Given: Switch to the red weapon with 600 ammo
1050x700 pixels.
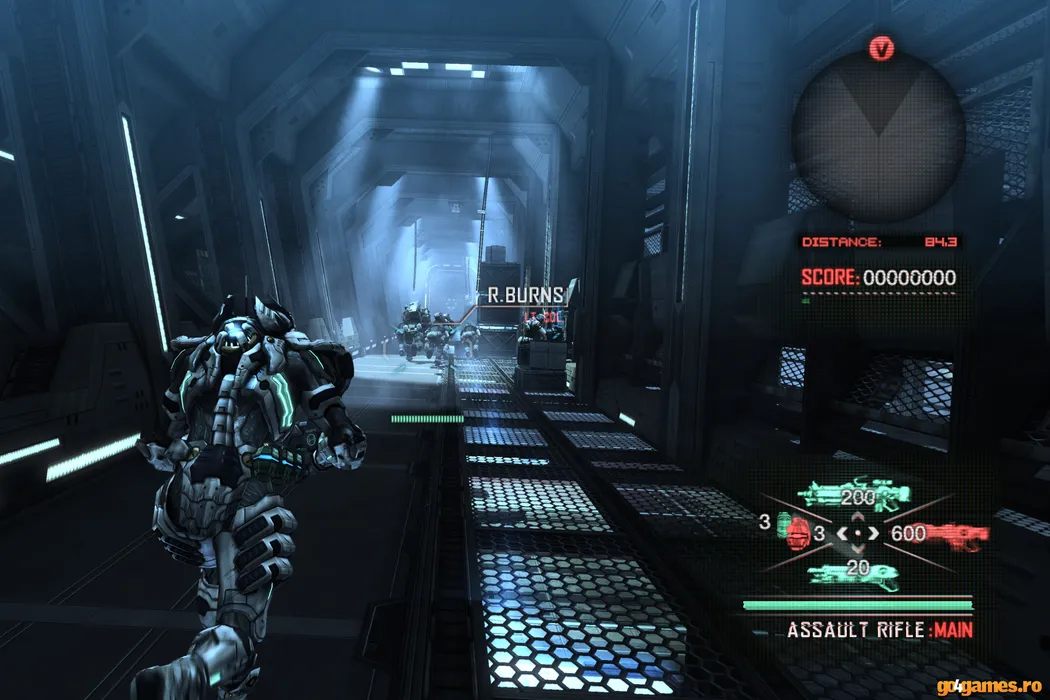Looking at the screenshot, I should [955, 534].
